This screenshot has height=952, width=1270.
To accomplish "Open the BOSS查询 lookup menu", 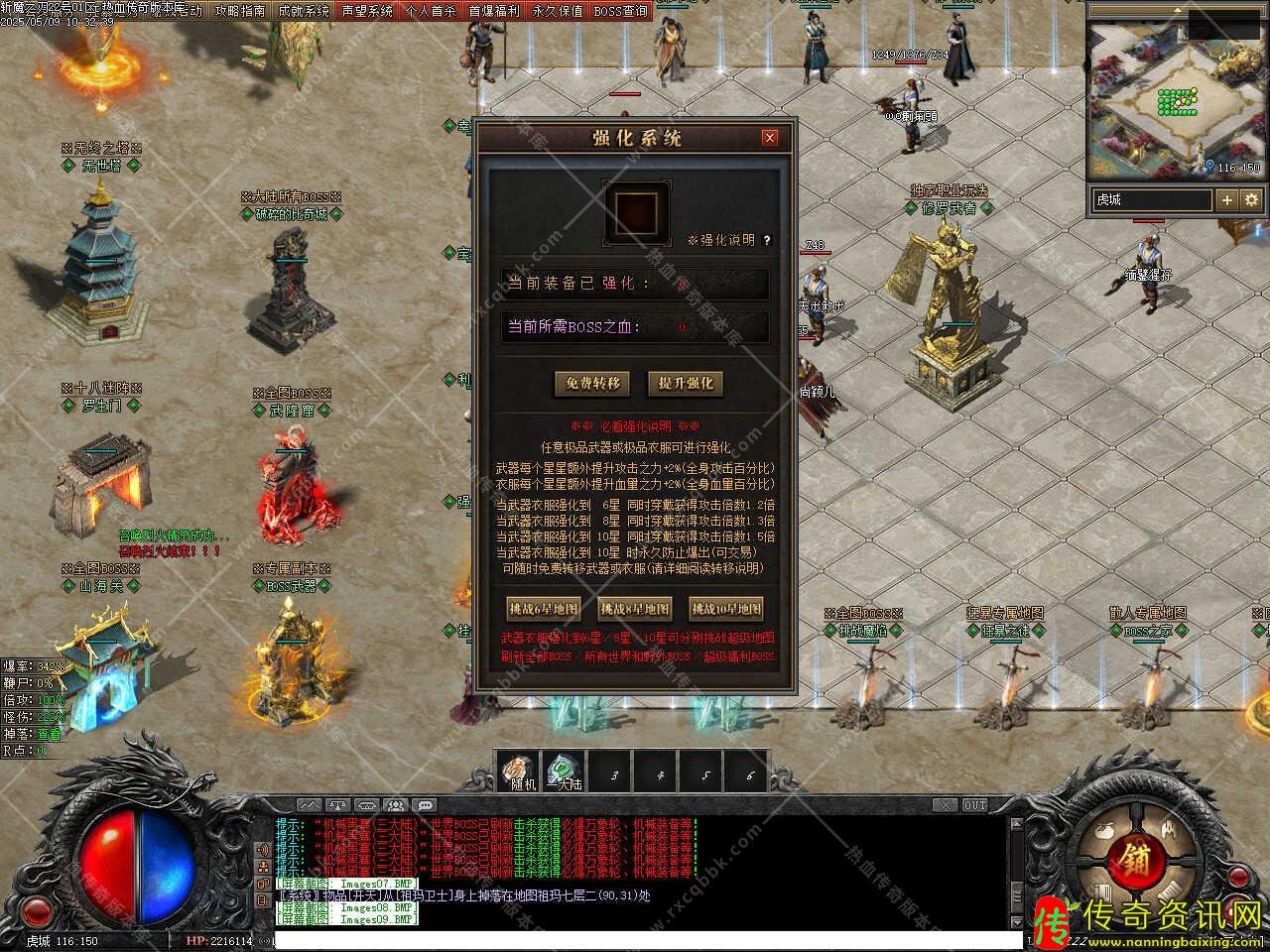I will [x=621, y=11].
